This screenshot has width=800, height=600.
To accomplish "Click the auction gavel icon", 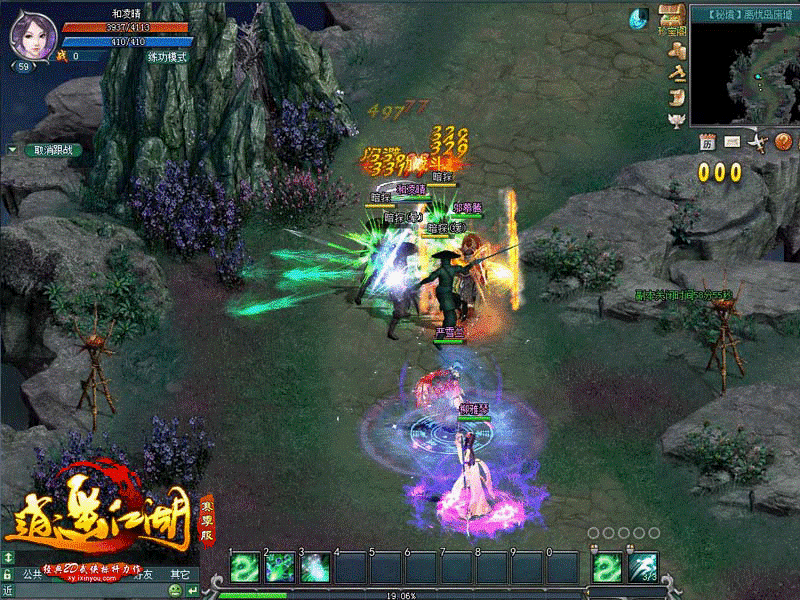I will click(x=679, y=73).
